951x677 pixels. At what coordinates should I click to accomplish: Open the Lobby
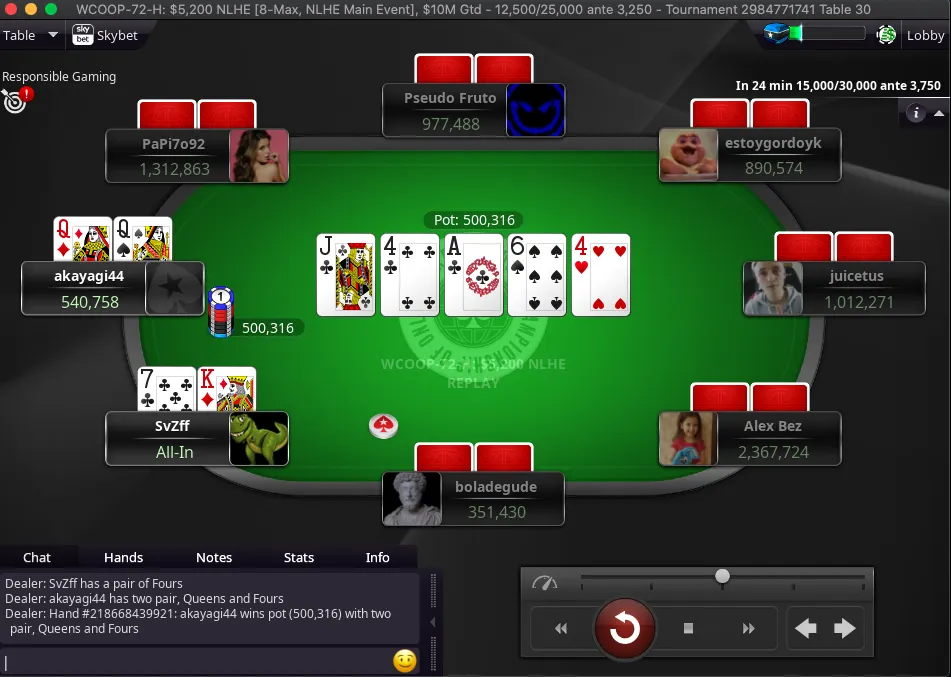tap(925, 36)
